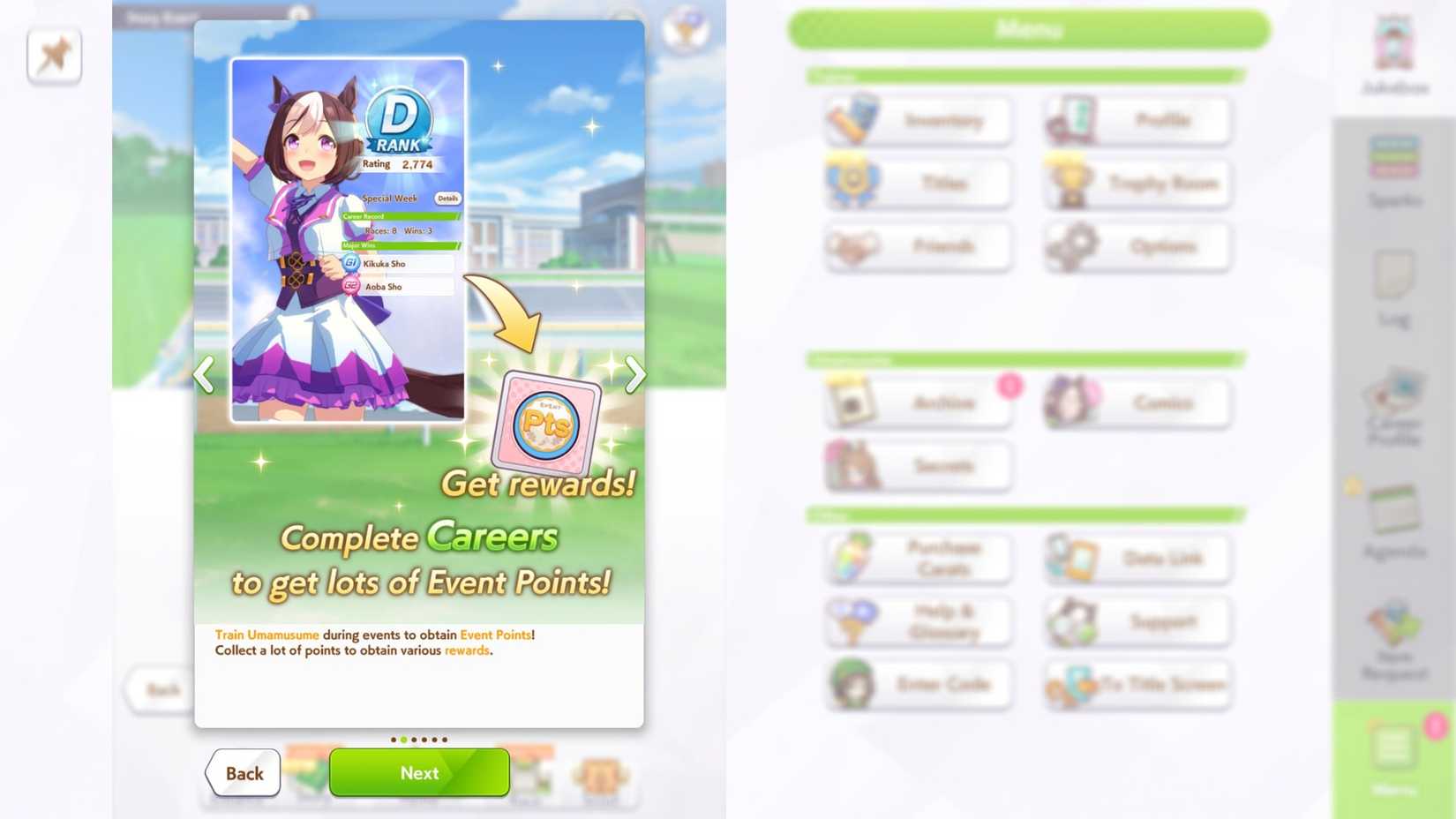
Task: Open the Archive with the notification badge
Action: click(917, 403)
